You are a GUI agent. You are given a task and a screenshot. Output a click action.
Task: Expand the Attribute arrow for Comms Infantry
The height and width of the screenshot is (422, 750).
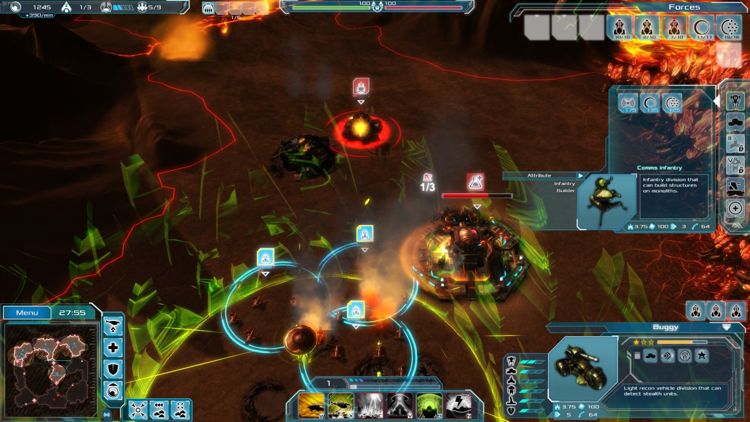[x=579, y=176]
